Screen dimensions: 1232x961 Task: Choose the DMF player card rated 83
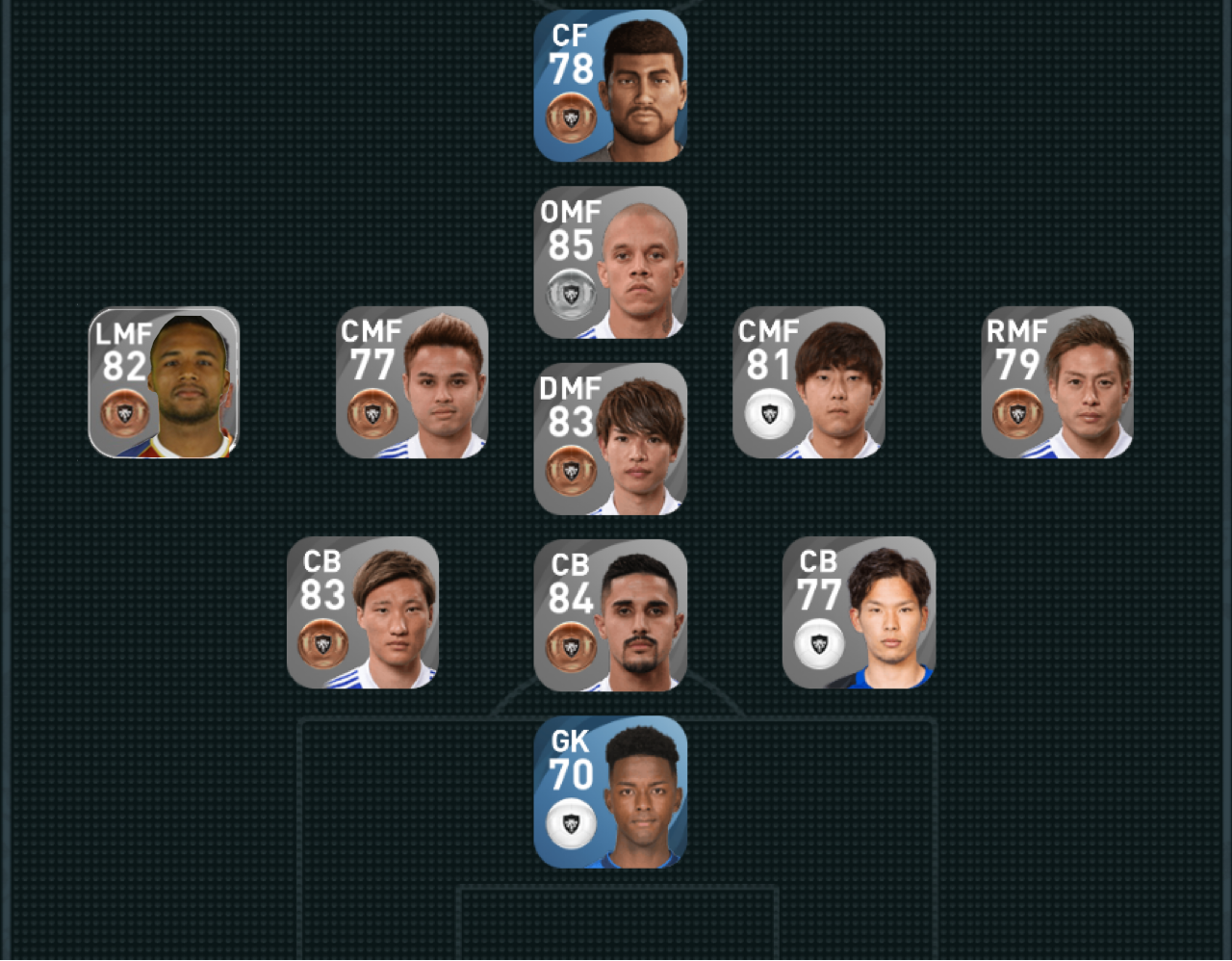click(x=610, y=439)
